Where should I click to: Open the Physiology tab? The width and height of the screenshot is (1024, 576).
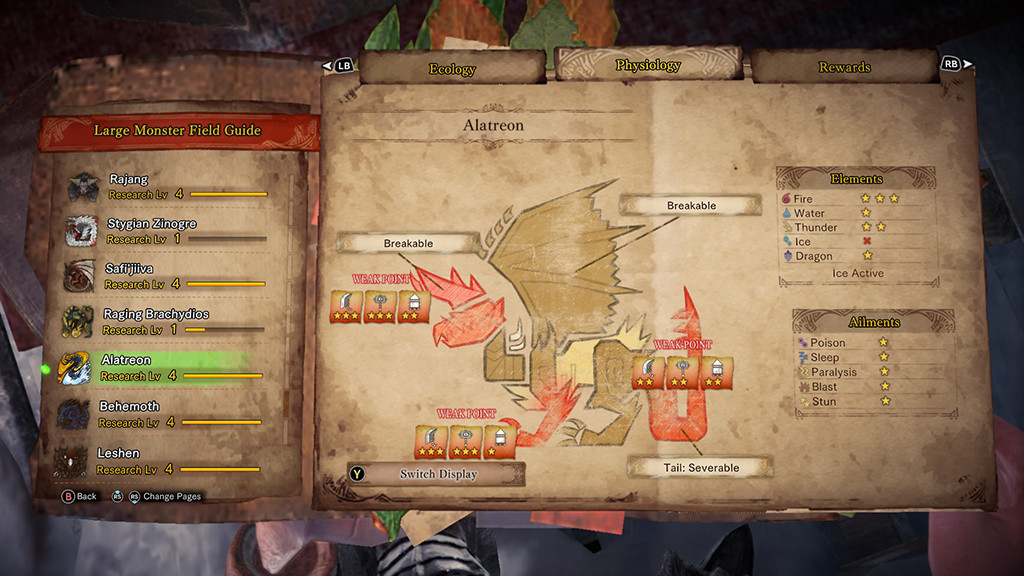(x=648, y=66)
